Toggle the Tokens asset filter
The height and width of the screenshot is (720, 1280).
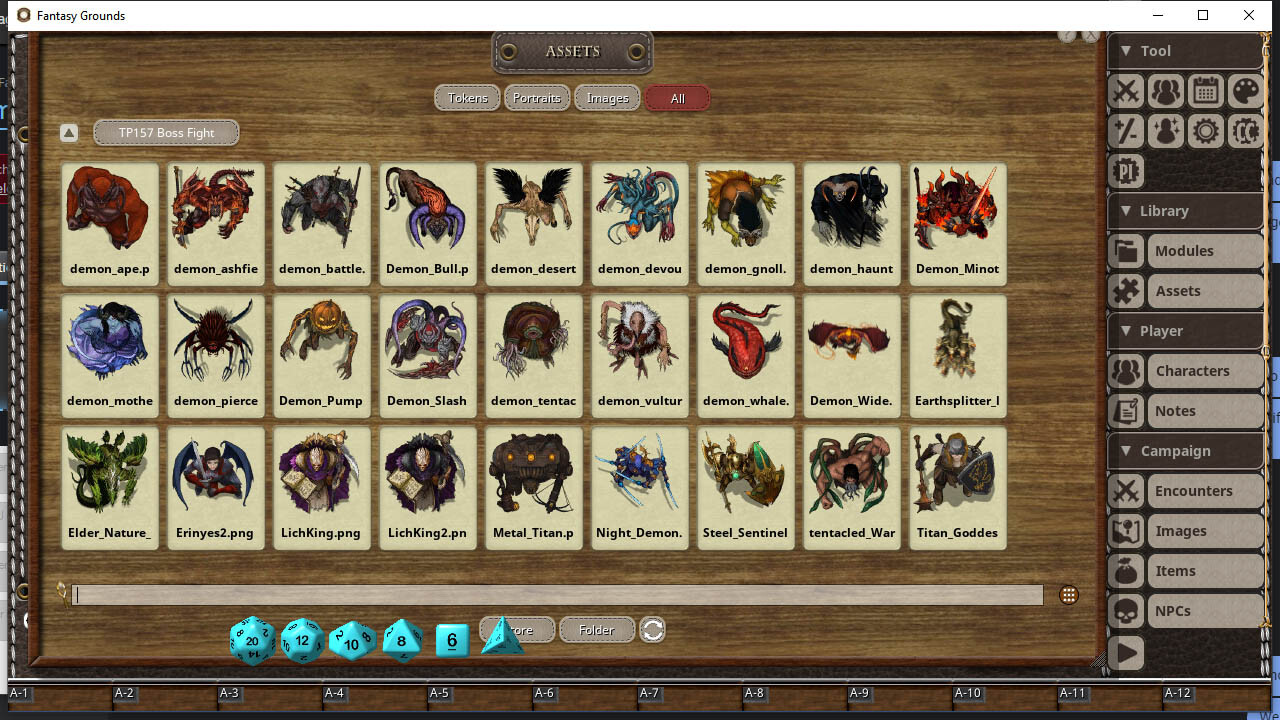click(467, 98)
